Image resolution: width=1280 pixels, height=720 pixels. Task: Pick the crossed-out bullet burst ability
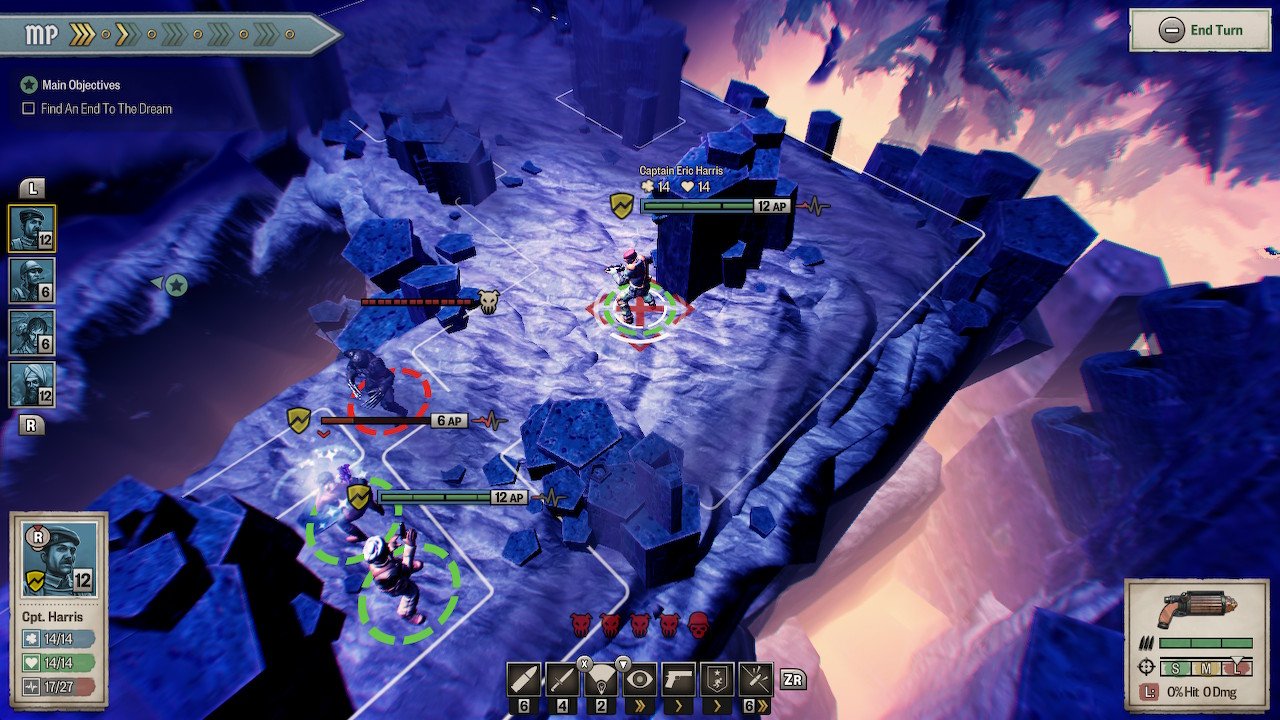pyautogui.click(x=756, y=680)
